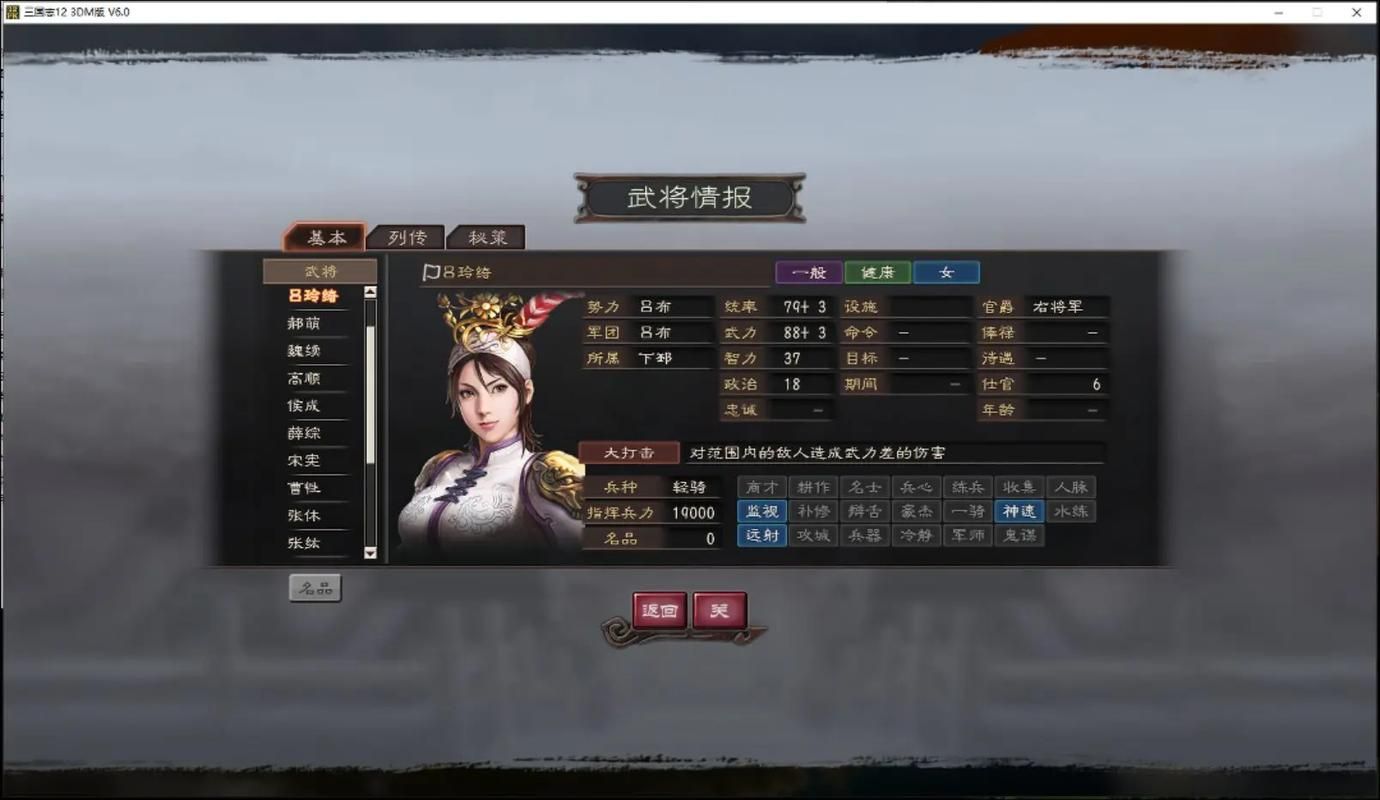
Task: Select the 冷静 skill icon
Action: click(917, 535)
